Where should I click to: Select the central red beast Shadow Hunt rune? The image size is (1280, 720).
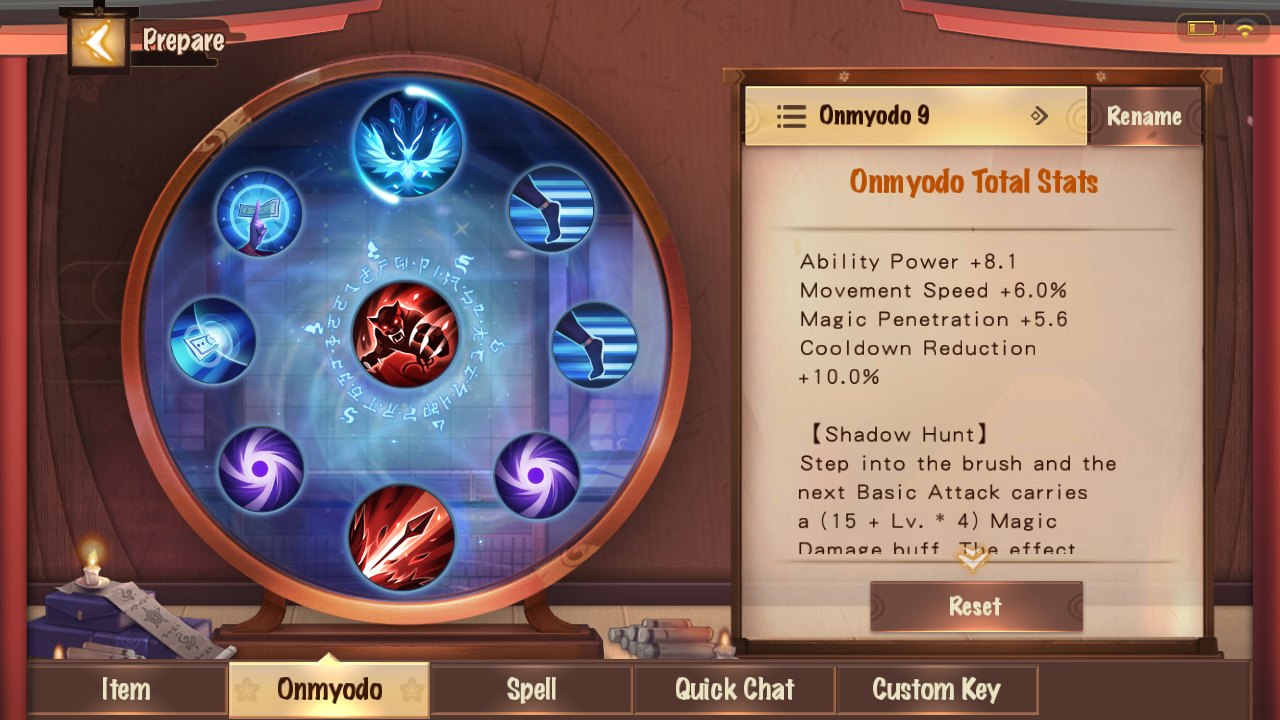coord(405,335)
